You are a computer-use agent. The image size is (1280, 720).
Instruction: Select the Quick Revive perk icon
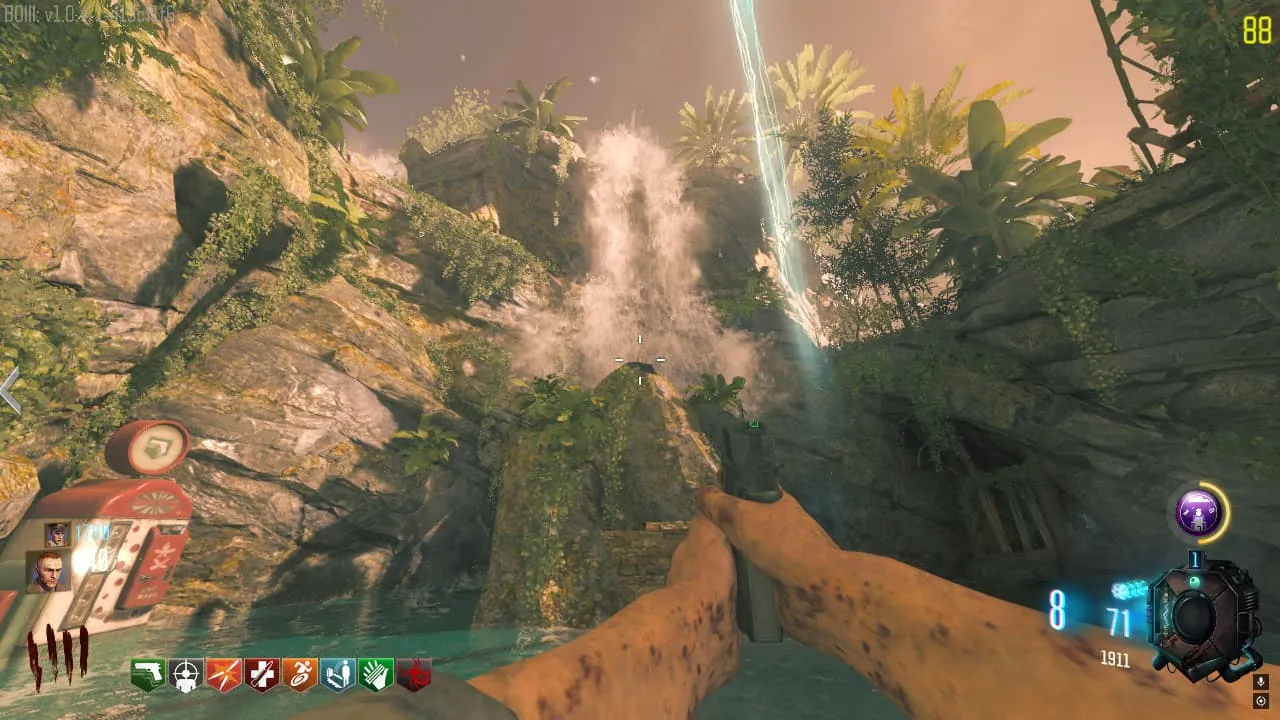(x=262, y=674)
